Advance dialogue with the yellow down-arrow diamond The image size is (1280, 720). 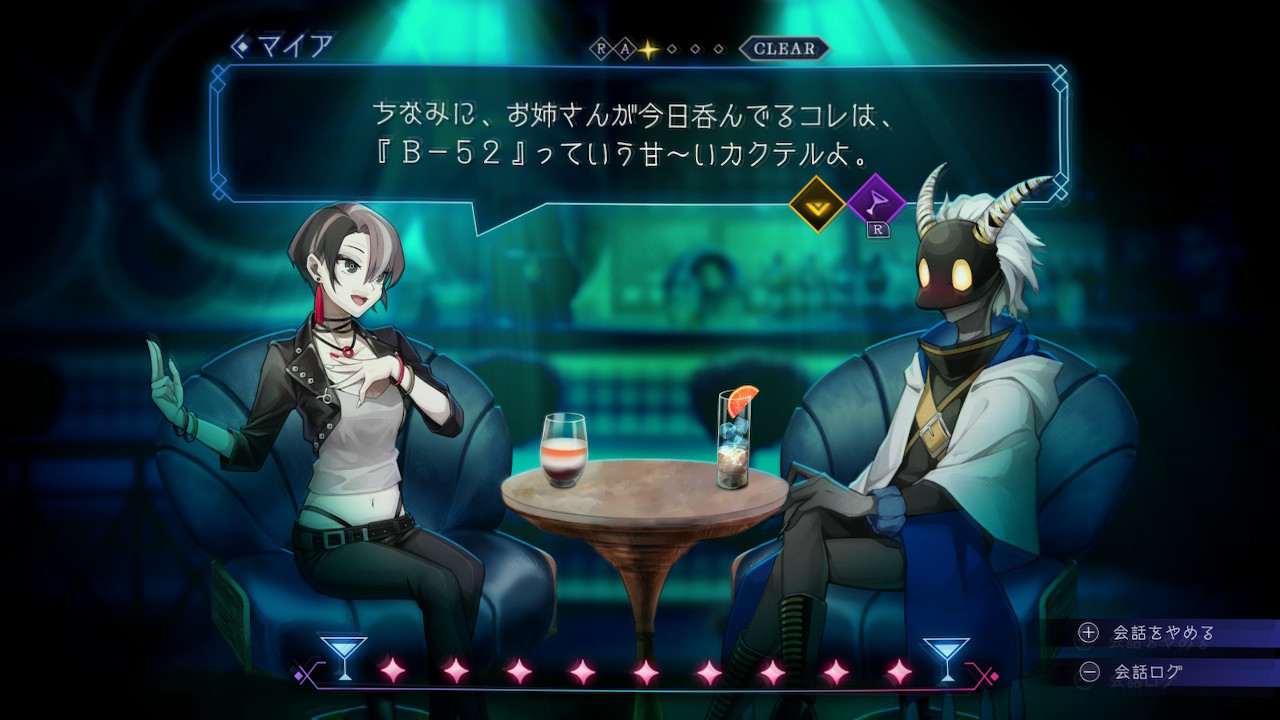click(817, 204)
